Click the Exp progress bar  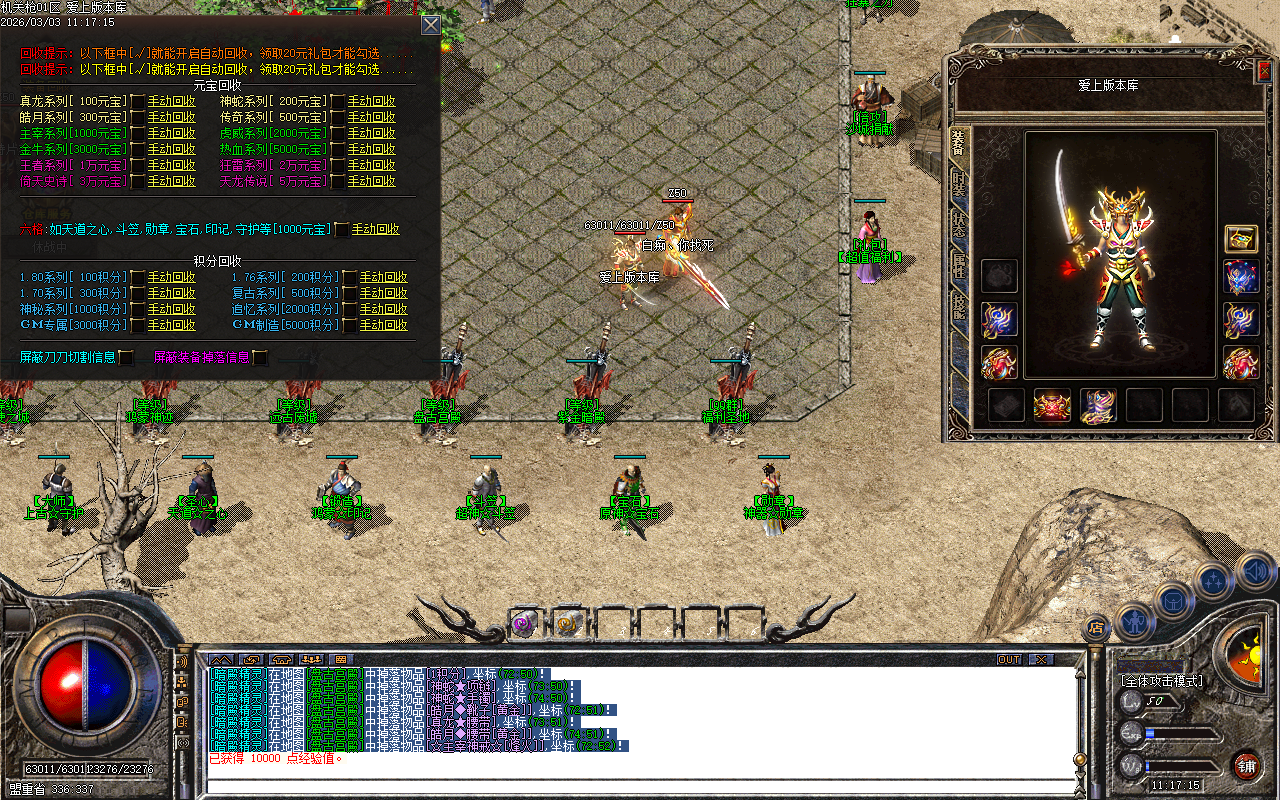click(x=1180, y=733)
